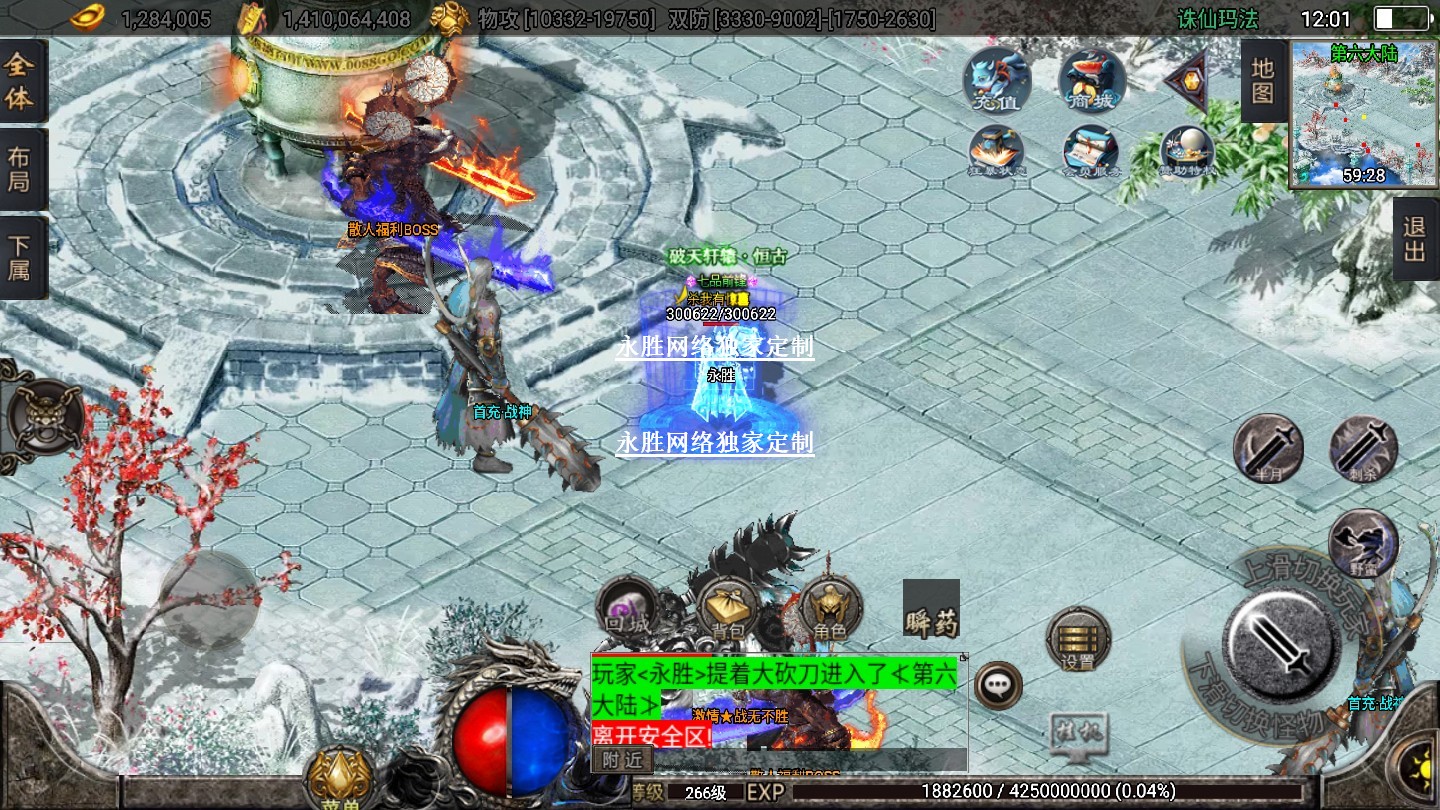Use the 野蛮 charge skill
The height and width of the screenshot is (810, 1440).
1362,543
